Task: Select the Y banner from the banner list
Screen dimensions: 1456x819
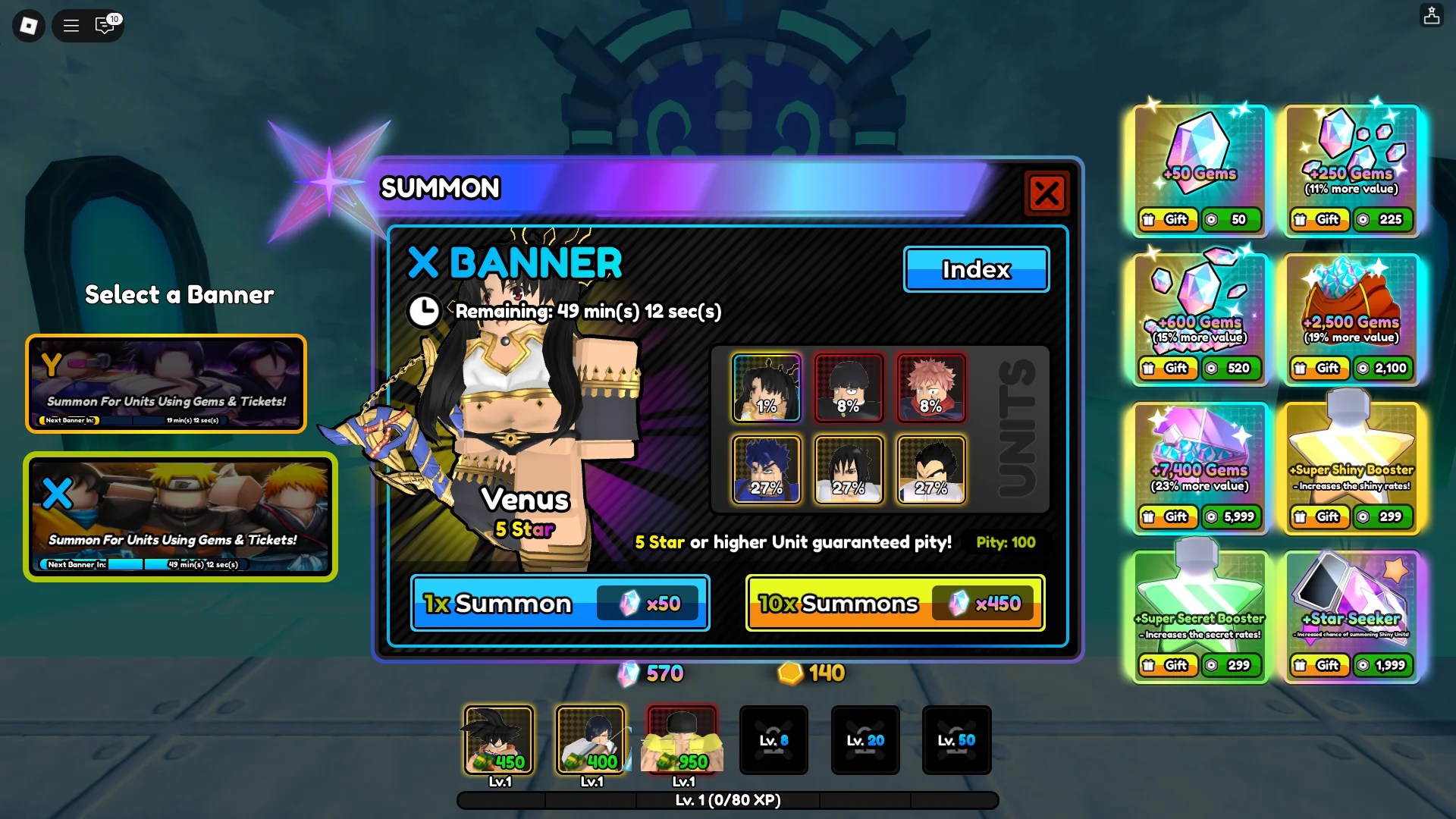Action: click(x=165, y=384)
